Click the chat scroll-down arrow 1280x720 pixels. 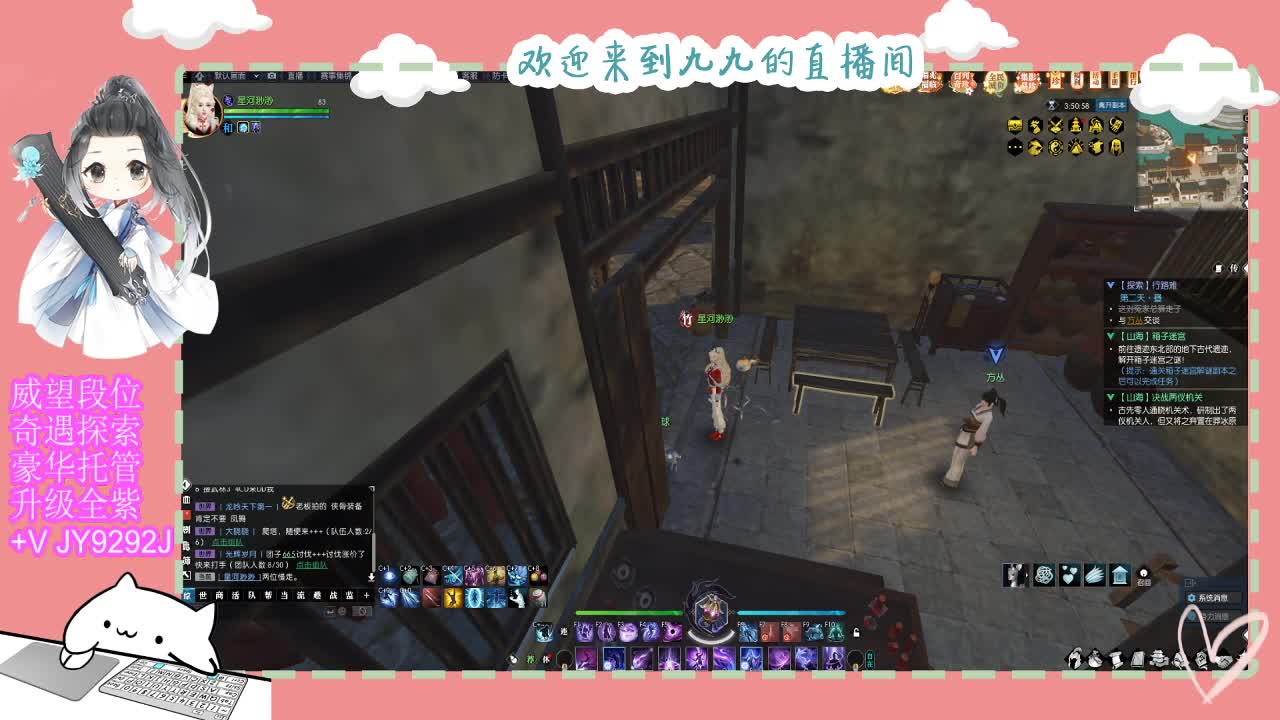coord(372,576)
